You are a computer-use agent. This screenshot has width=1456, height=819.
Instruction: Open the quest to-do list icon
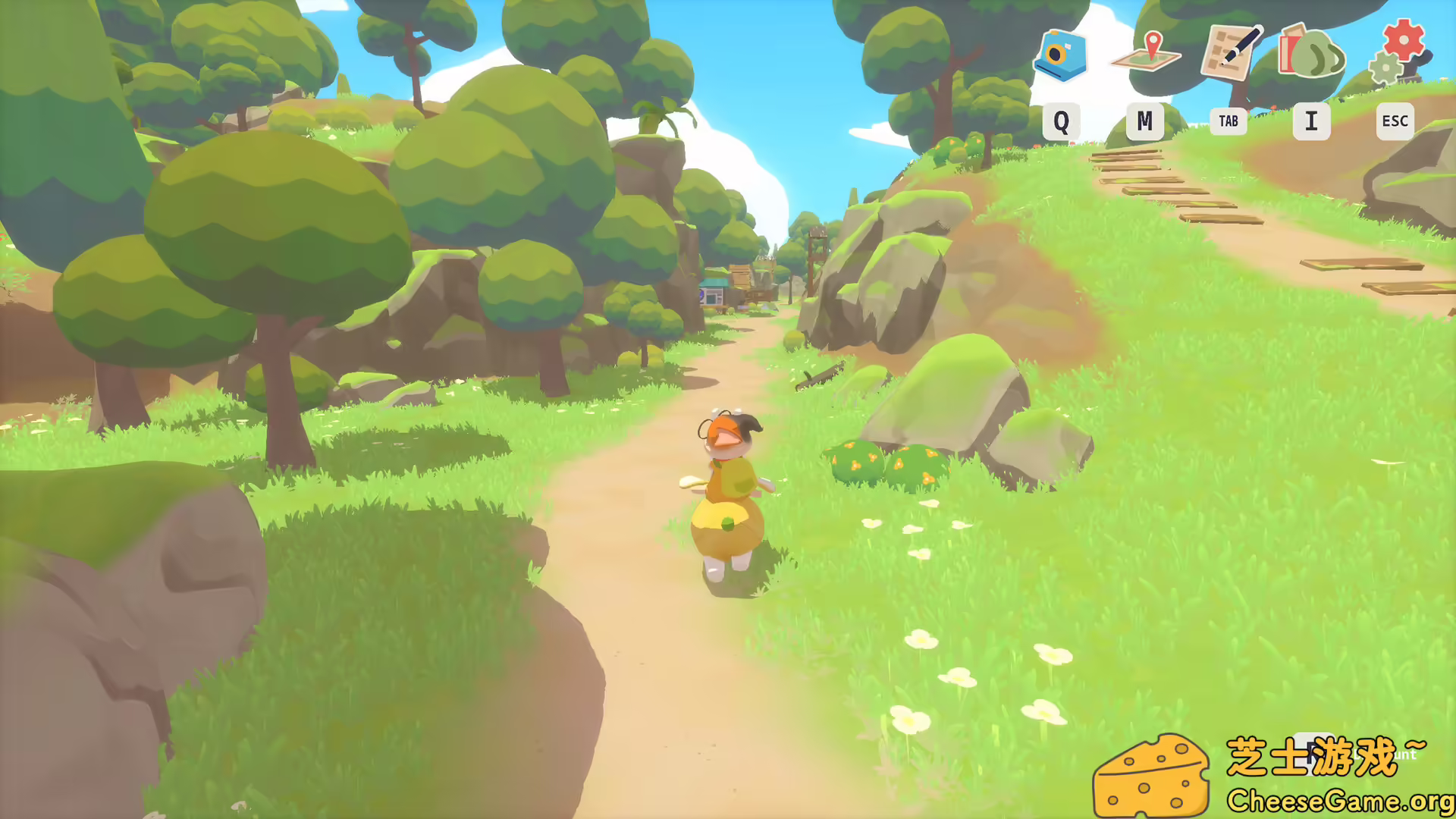tap(1228, 53)
